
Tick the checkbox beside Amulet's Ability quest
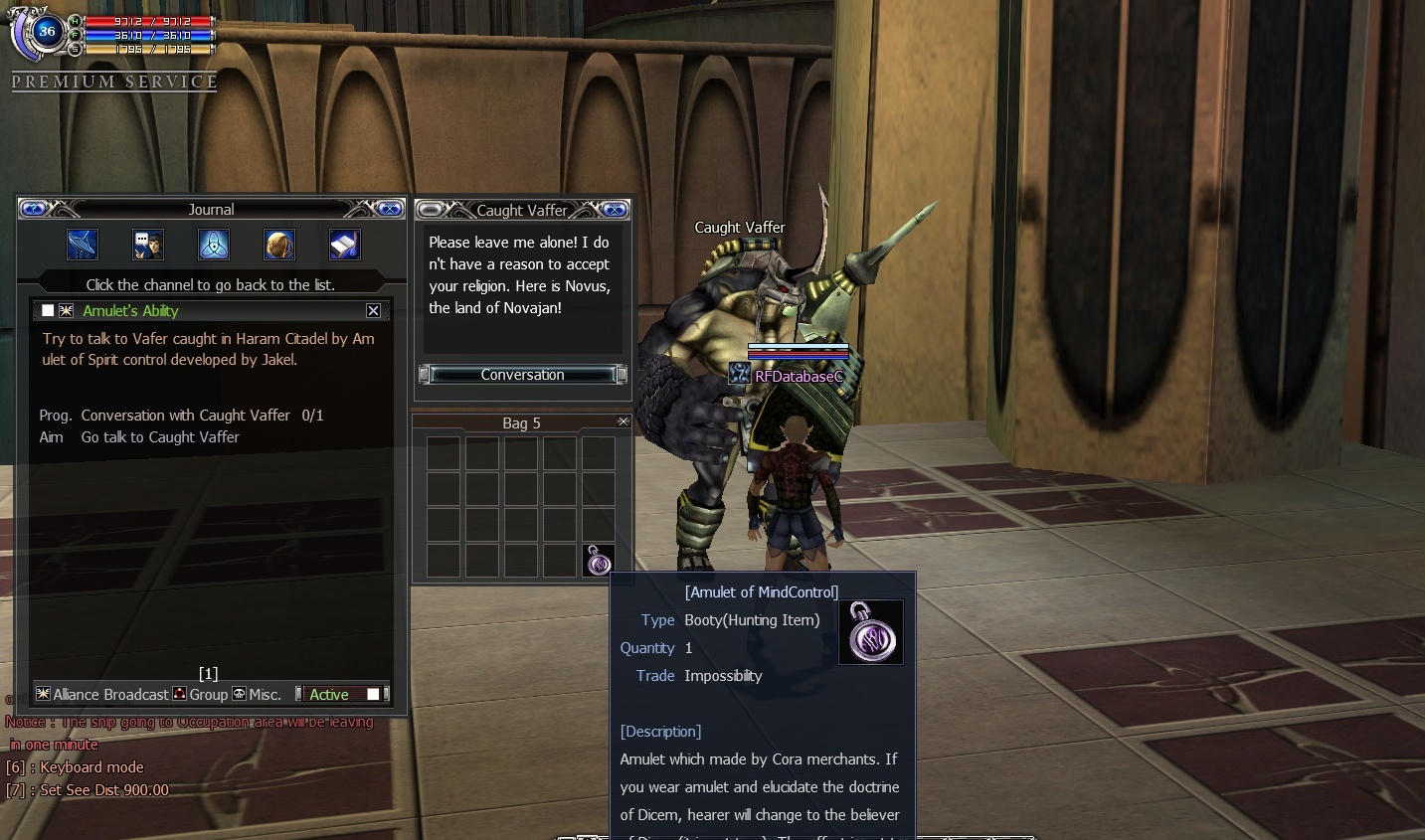(48, 311)
